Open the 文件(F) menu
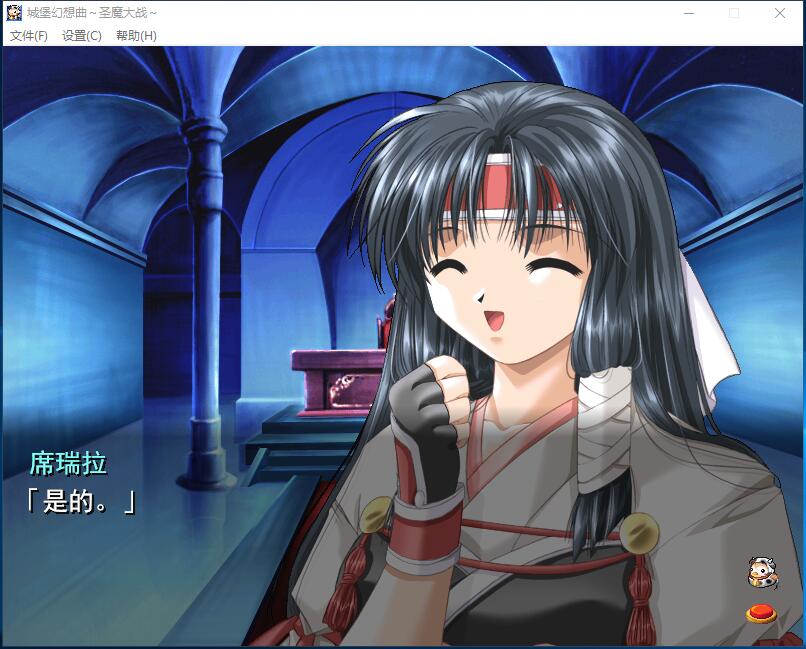Screen dimensions: 806x649 pyautogui.click(x=29, y=36)
